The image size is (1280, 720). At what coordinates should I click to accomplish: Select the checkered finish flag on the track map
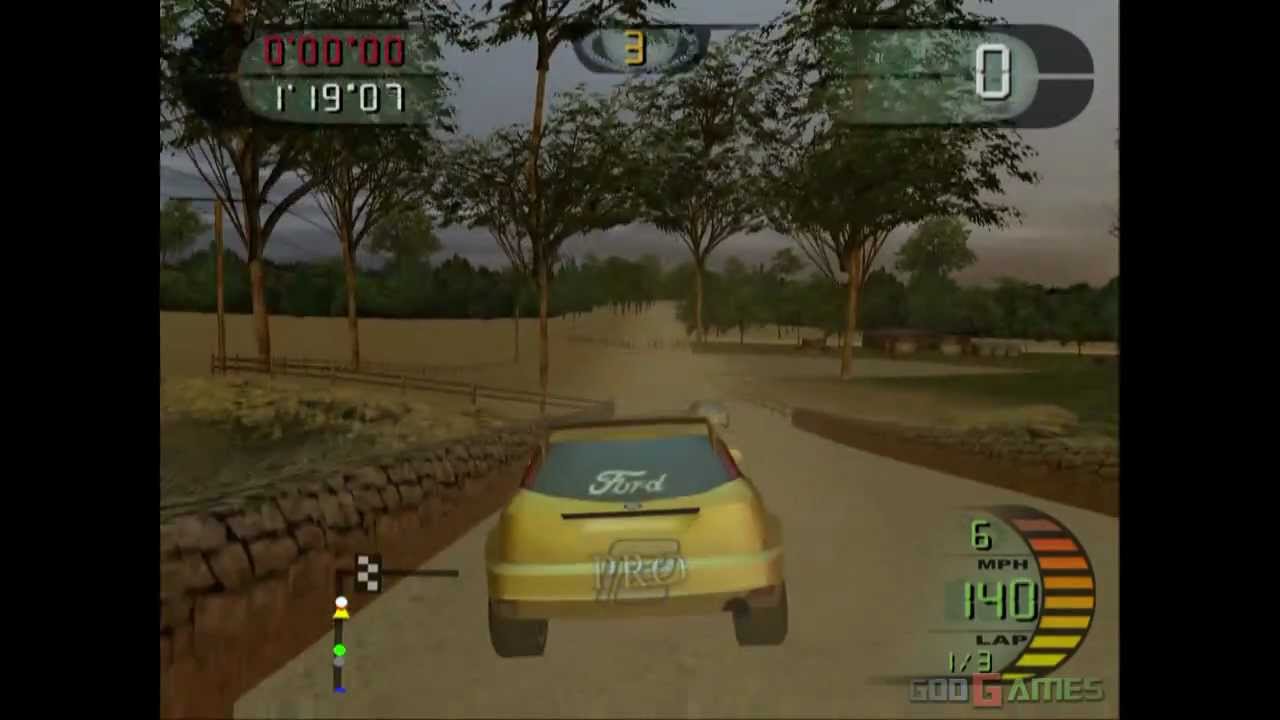[367, 570]
